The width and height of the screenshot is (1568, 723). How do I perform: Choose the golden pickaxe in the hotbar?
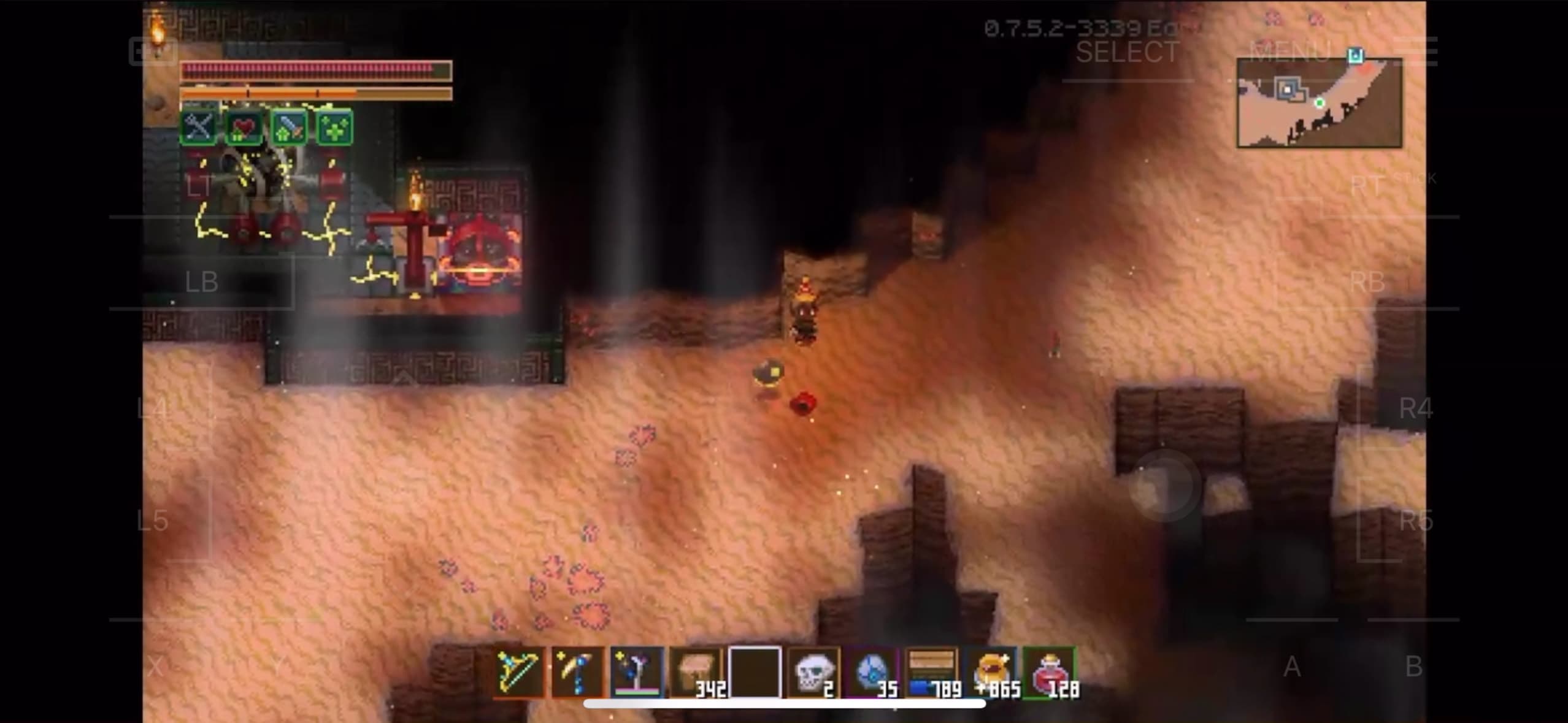[577, 672]
